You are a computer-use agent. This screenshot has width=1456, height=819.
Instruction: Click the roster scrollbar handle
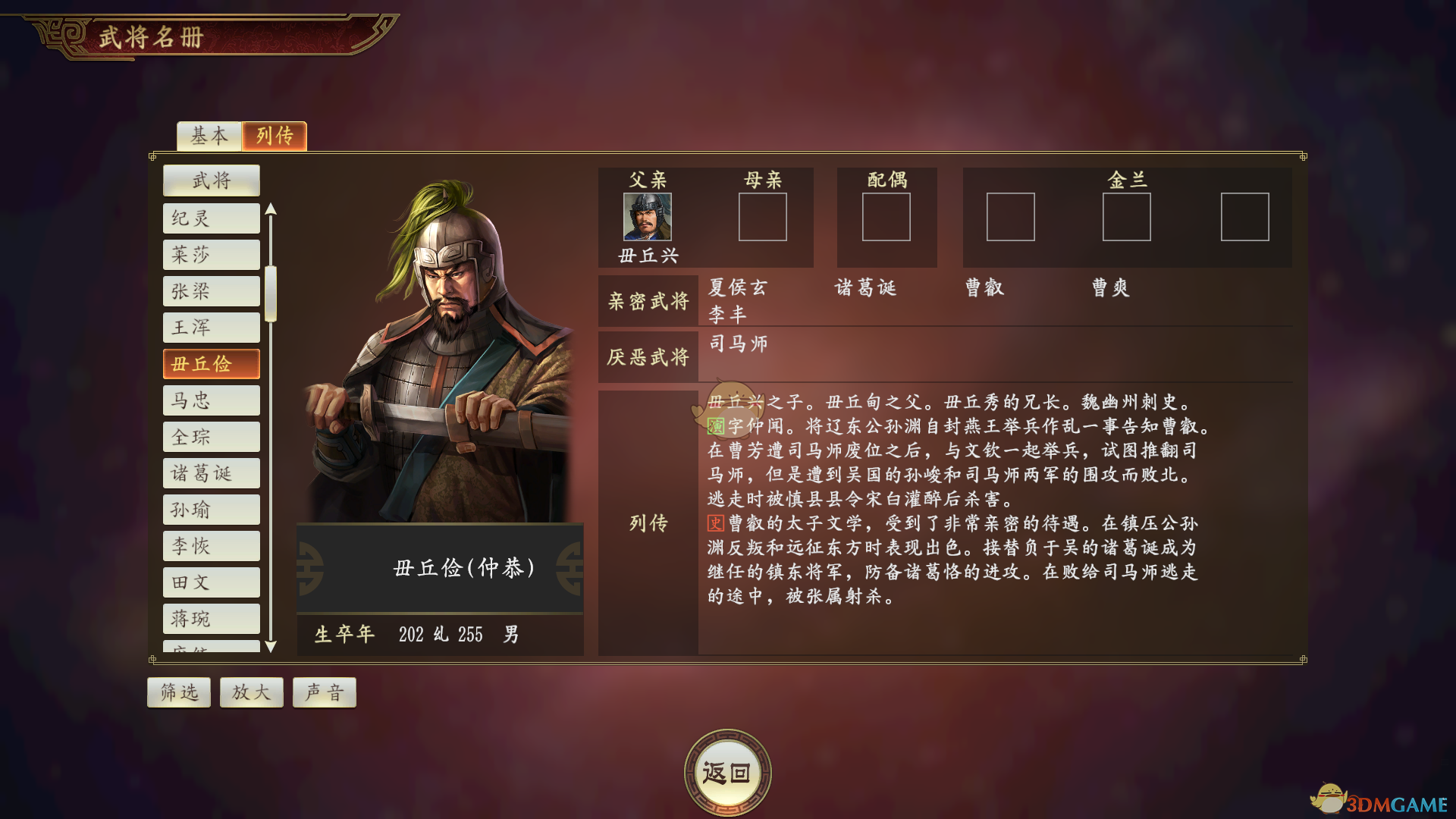click(x=271, y=296)
